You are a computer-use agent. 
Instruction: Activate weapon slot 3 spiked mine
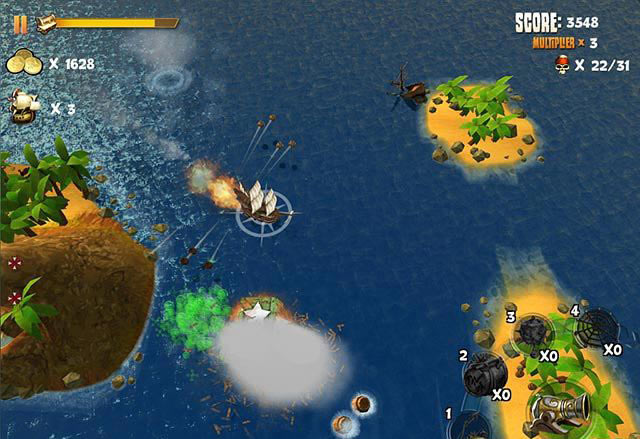coord(531,333)
